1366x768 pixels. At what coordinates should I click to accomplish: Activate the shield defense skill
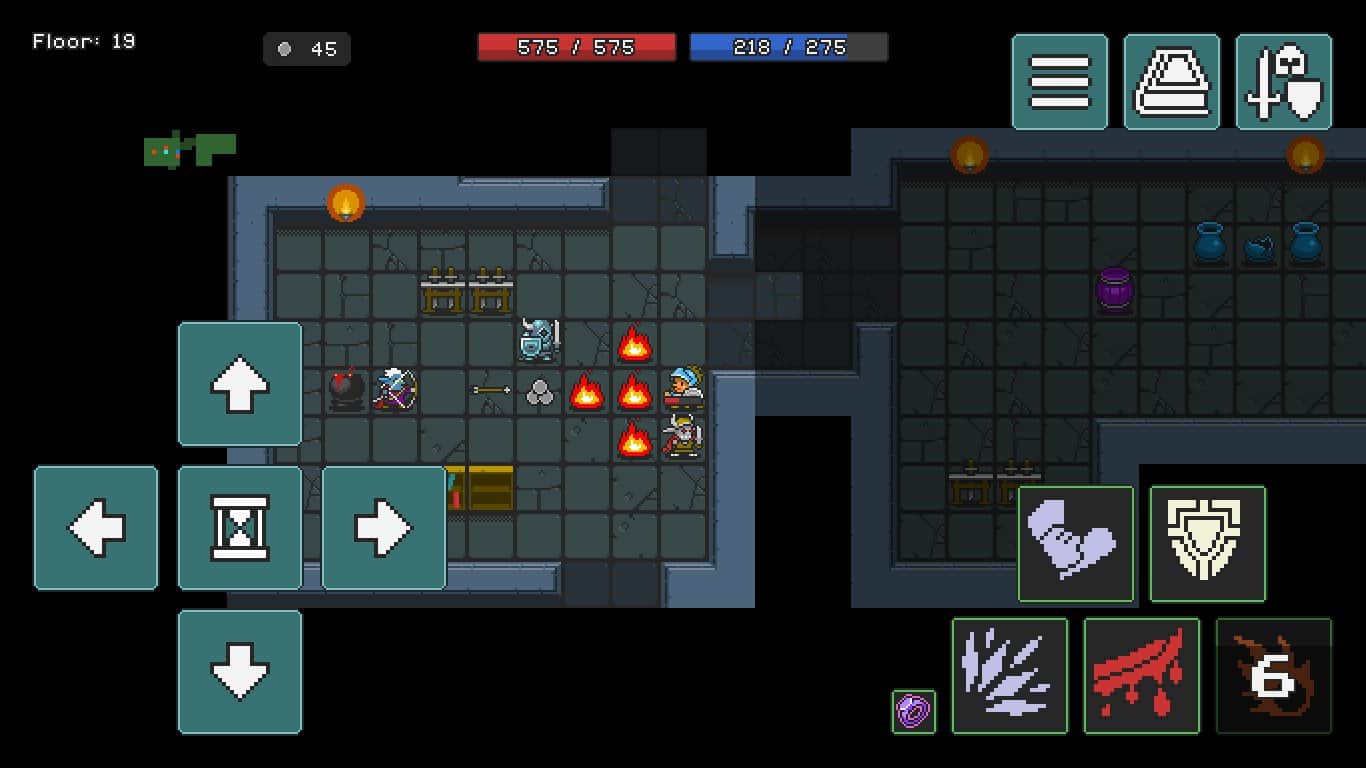pyautogui.click(x=1208, y=544)
